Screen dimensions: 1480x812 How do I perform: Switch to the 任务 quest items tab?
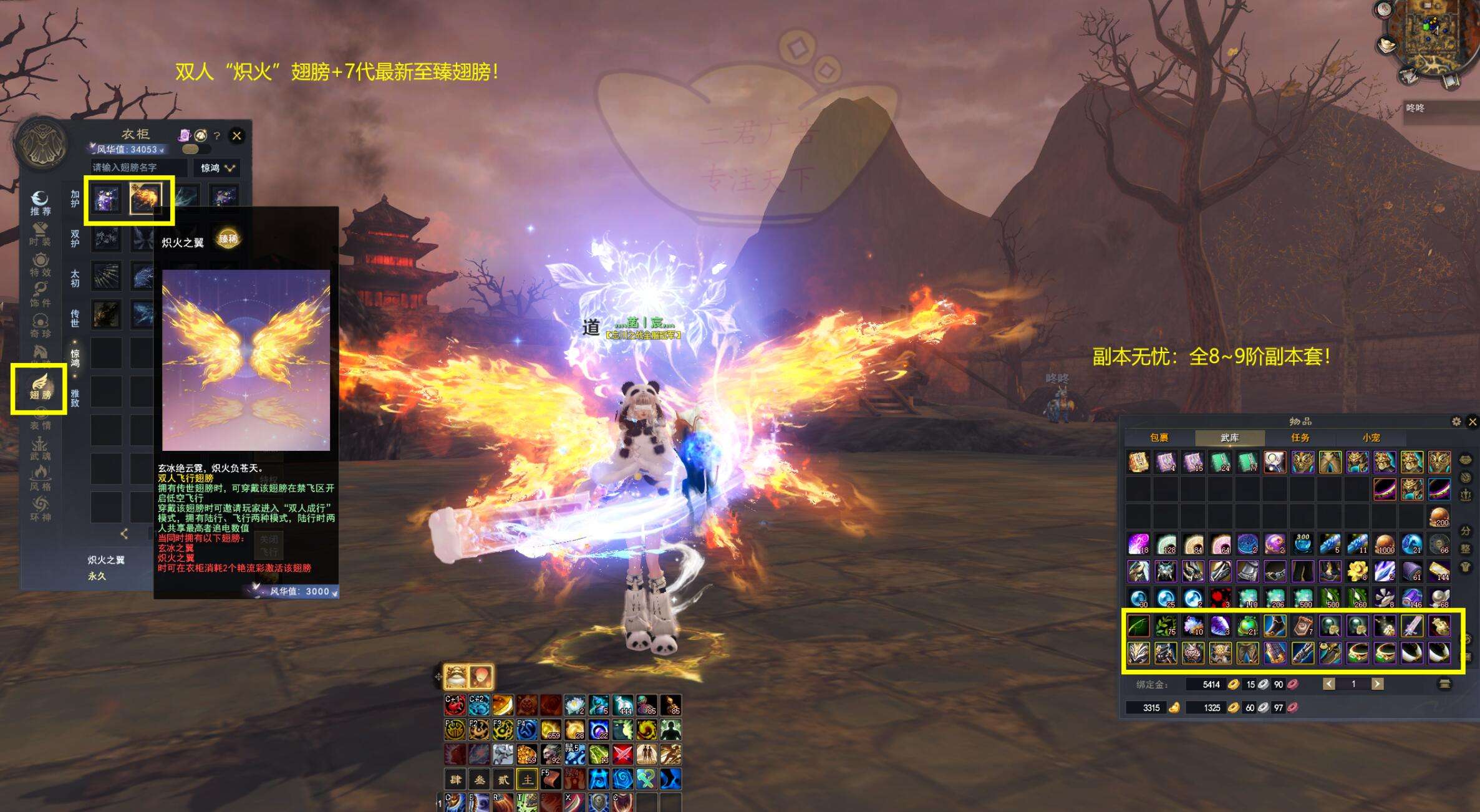(1300, 438)
